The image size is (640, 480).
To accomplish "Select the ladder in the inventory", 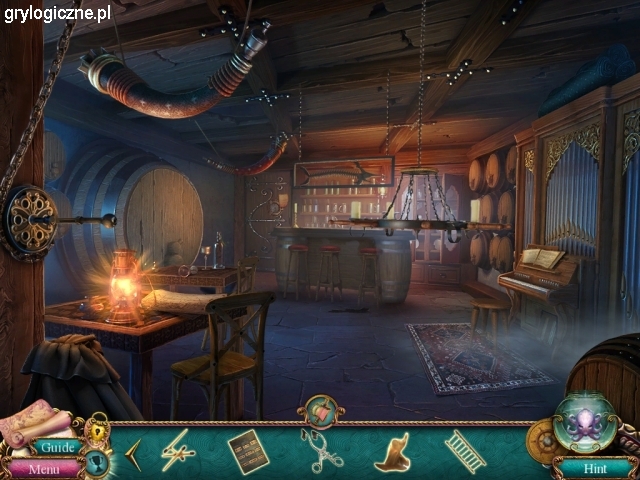I will coord(464,451).
